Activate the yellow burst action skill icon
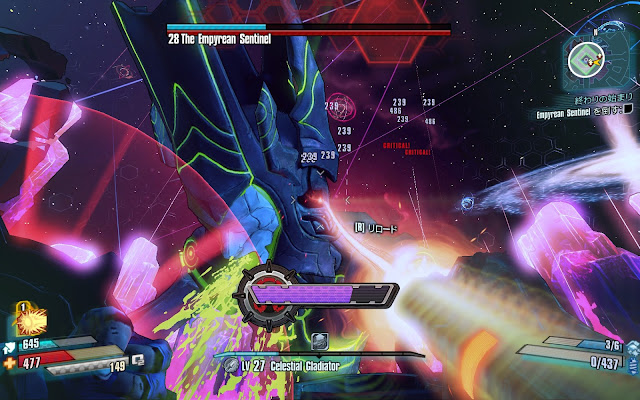Viewport: 640px width, 400px height. pos(31,320)
